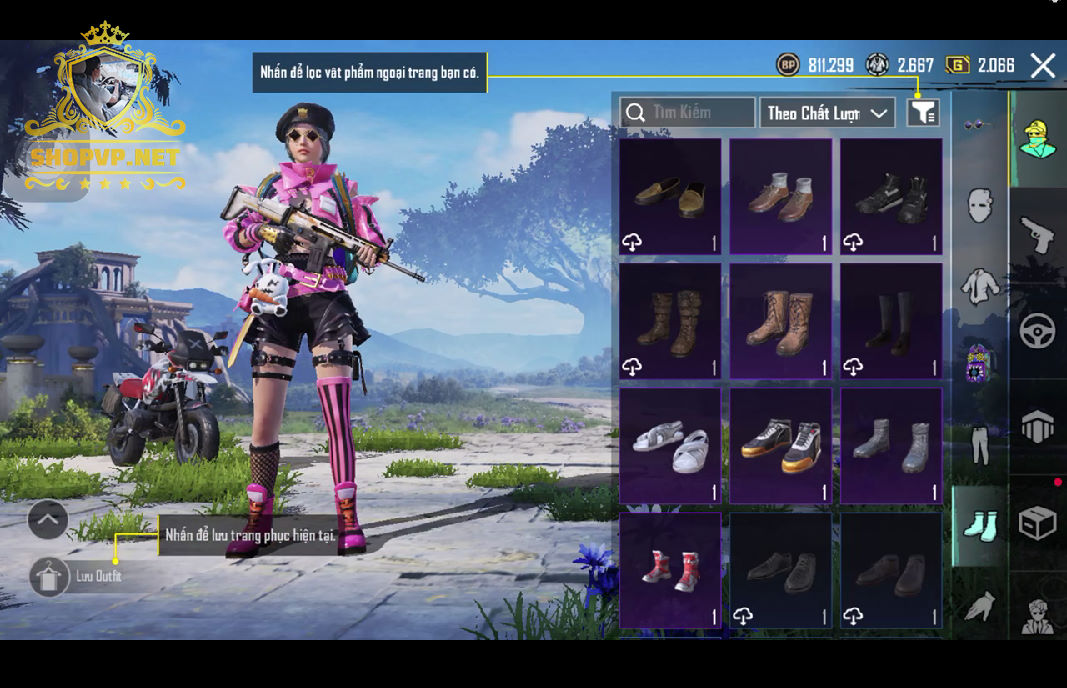This screenshot has width=1067, height=688.
Task: Pick the white sandals item slot
Action: [670, 446]
